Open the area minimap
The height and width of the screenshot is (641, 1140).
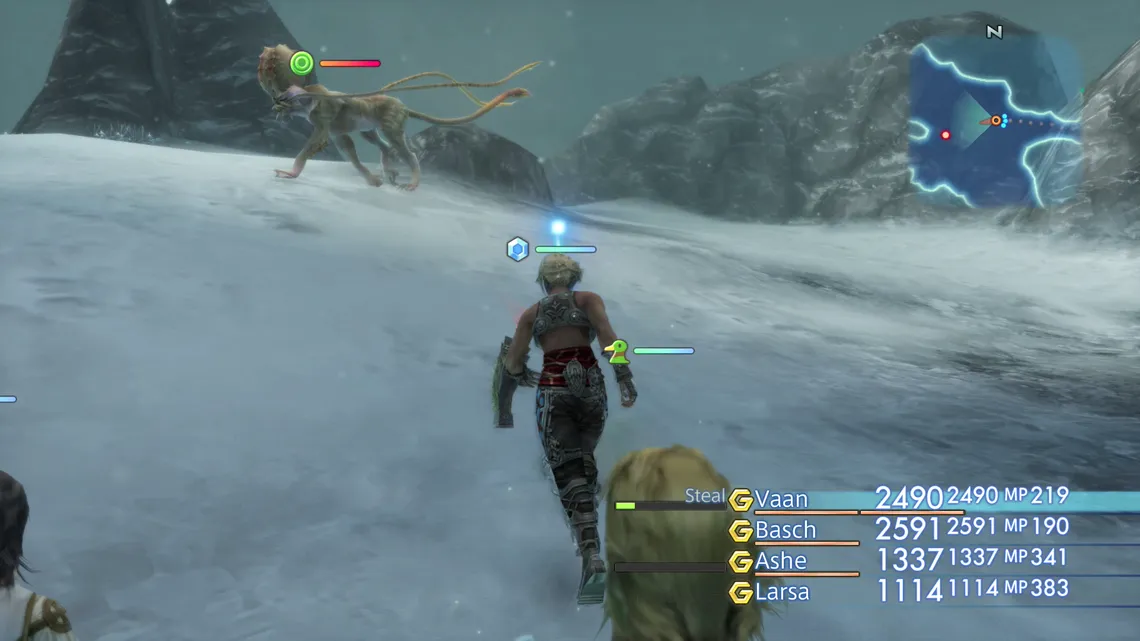click(993, 122)
